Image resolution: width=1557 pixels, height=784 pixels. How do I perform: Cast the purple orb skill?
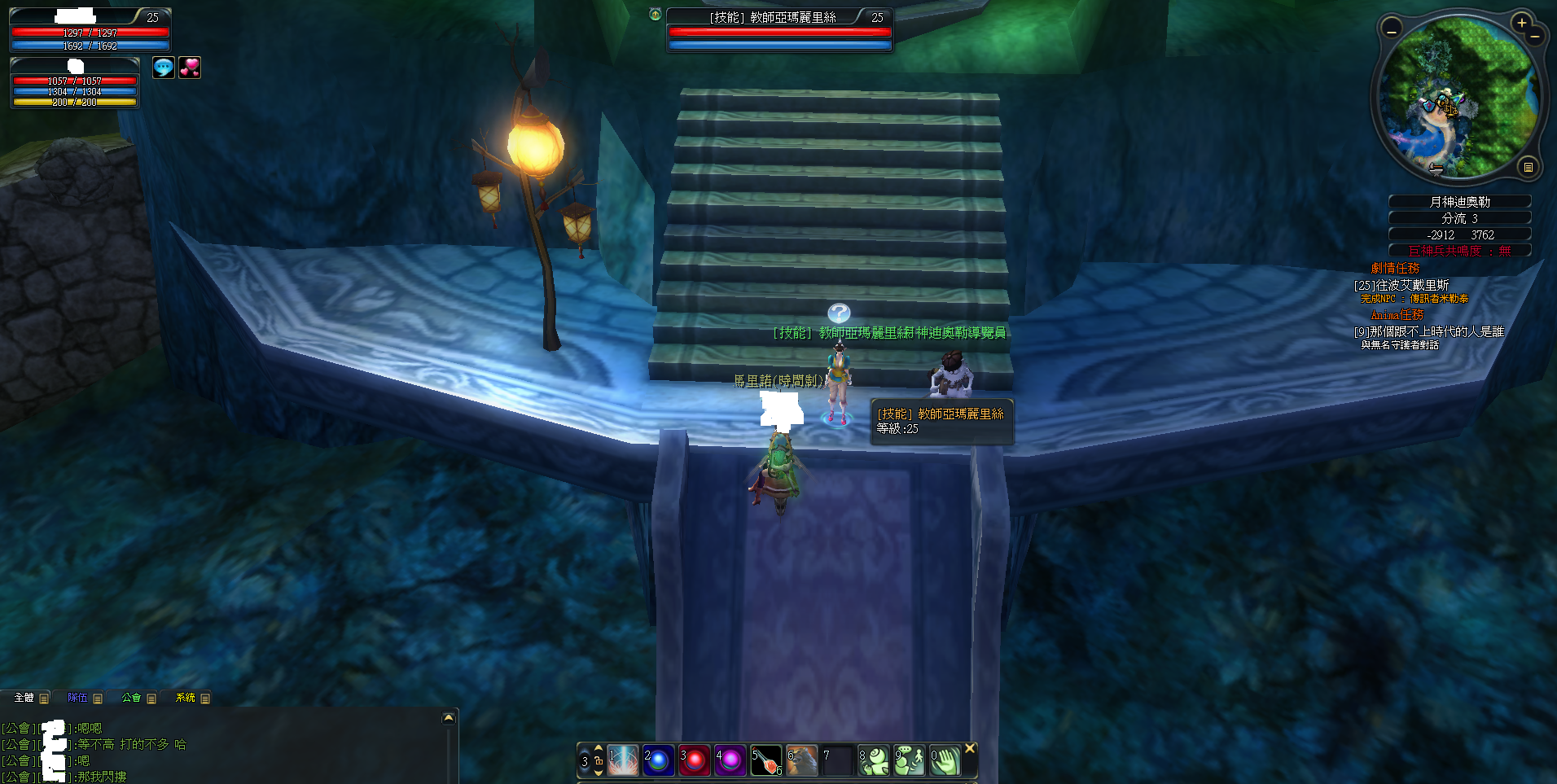coord(730,760)
